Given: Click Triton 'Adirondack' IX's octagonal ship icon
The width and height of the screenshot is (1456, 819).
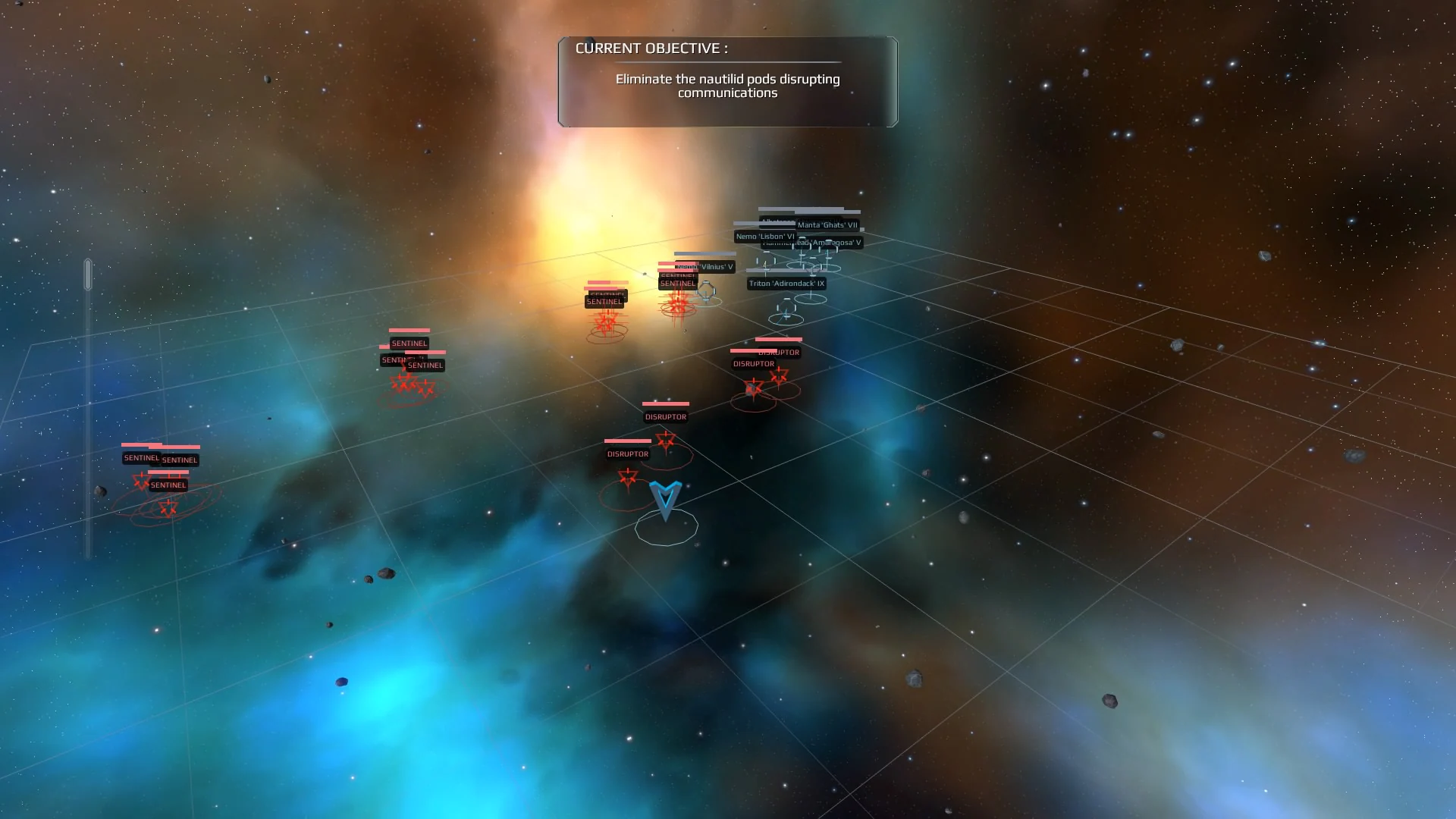Looking at the screenshot, I should (x=786, y=309).
